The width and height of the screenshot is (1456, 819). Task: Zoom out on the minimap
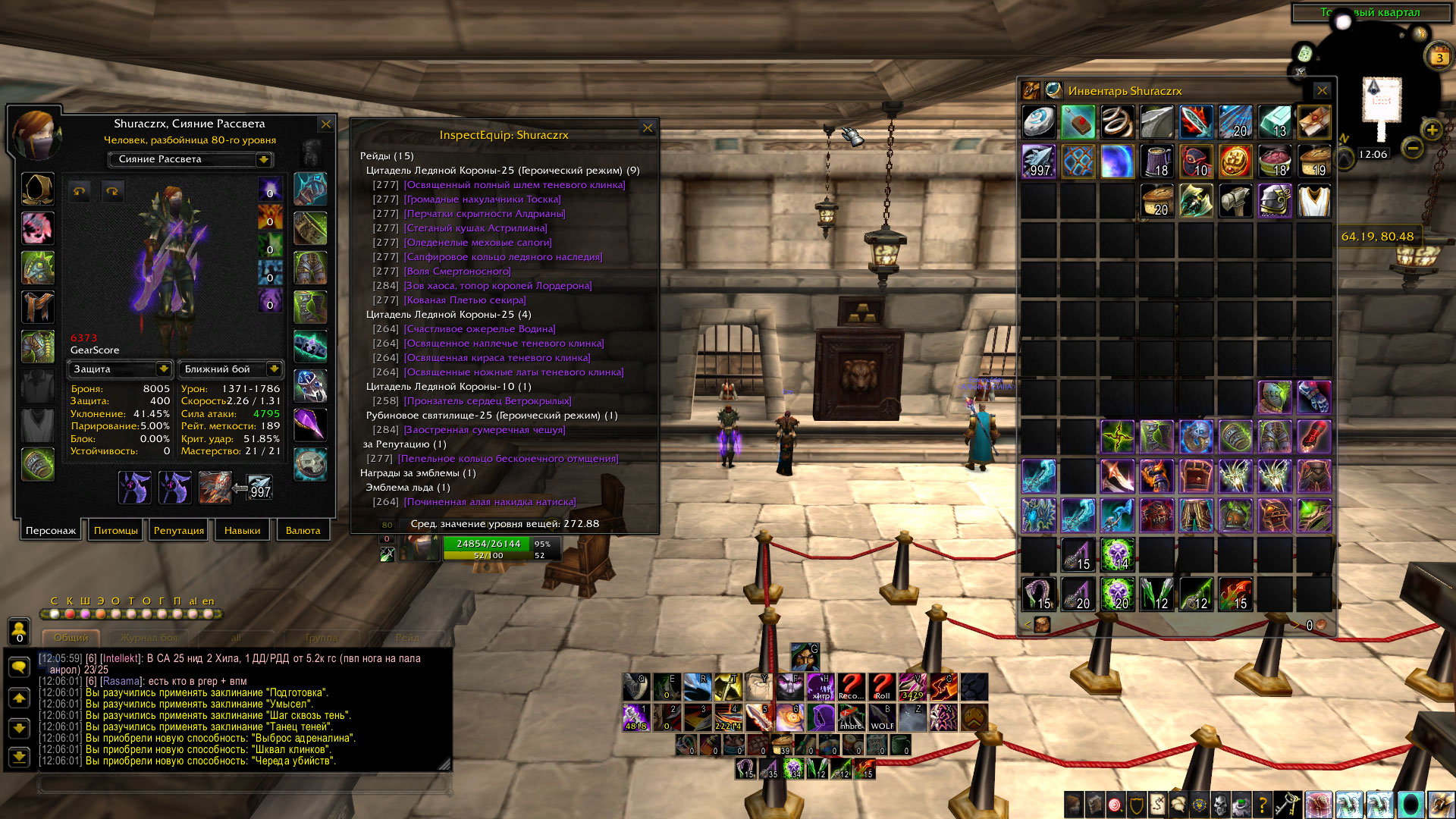click(1412, 148)
